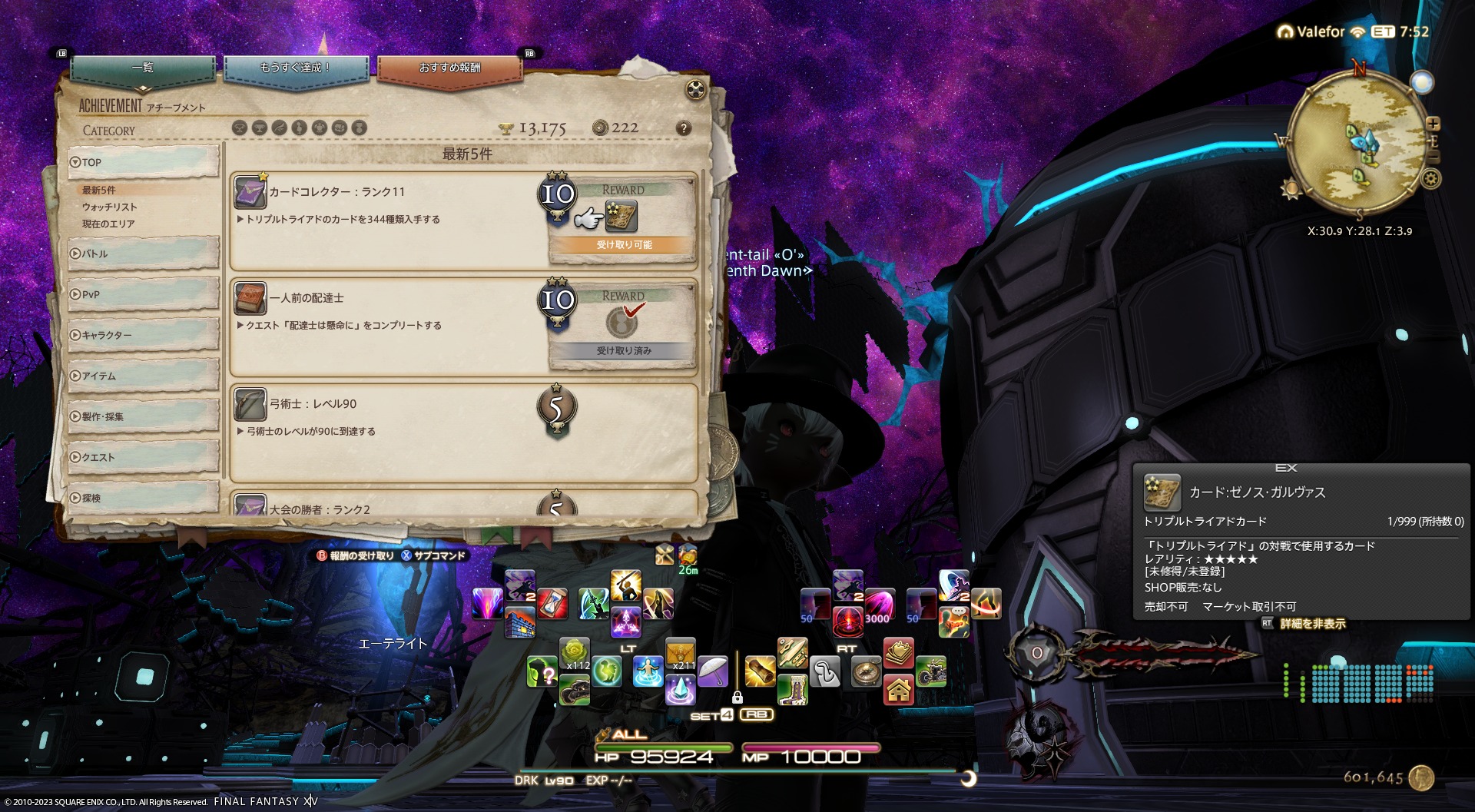Choose the 現在のエリア subcategory
This screenshot has height=812, width=1475.
108,224
